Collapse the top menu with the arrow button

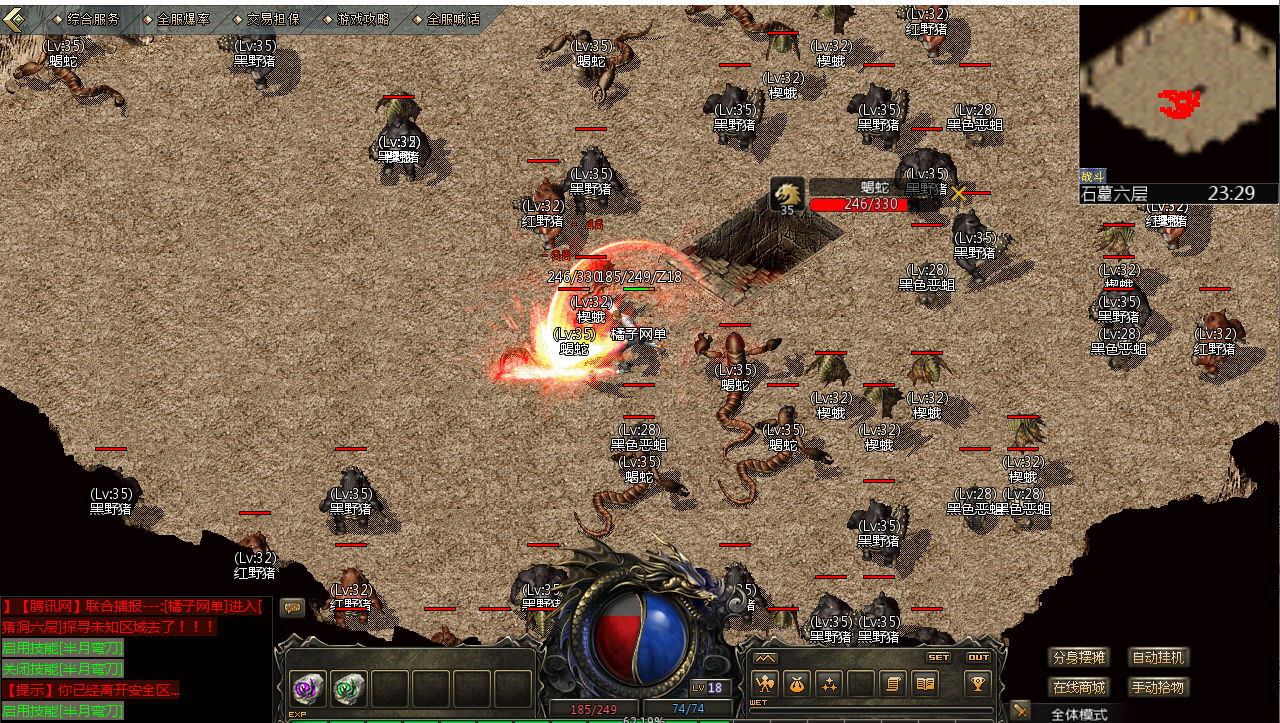(15, 19)
